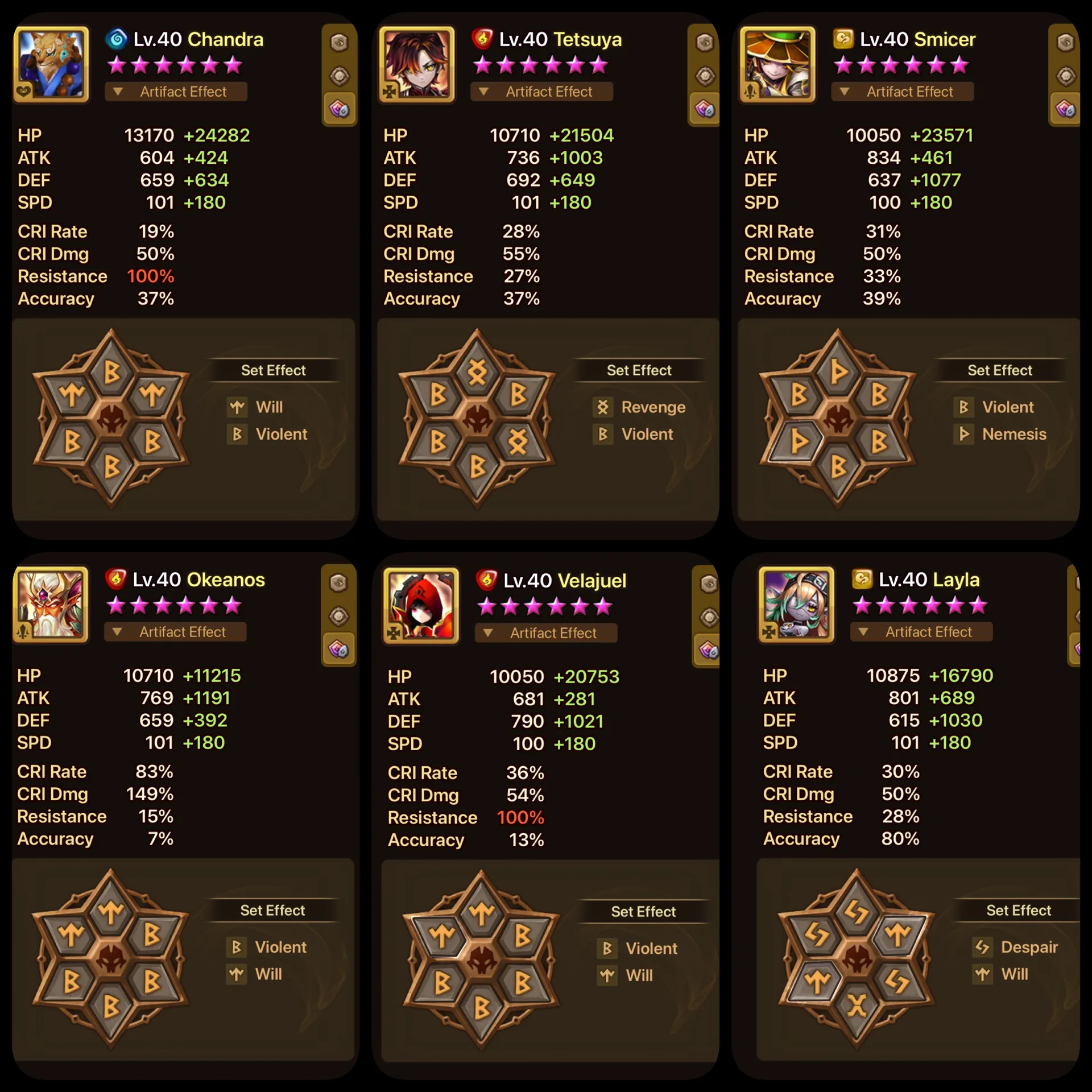Show Layla's Artifact Effect list
This screenshot has width=1092, height=1092.
[921, 632]
